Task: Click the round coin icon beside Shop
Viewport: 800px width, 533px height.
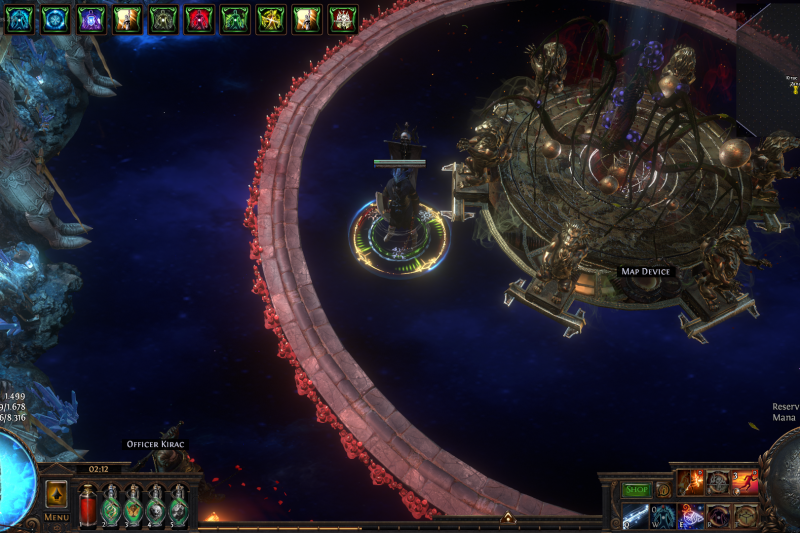Action: point(662,490)
